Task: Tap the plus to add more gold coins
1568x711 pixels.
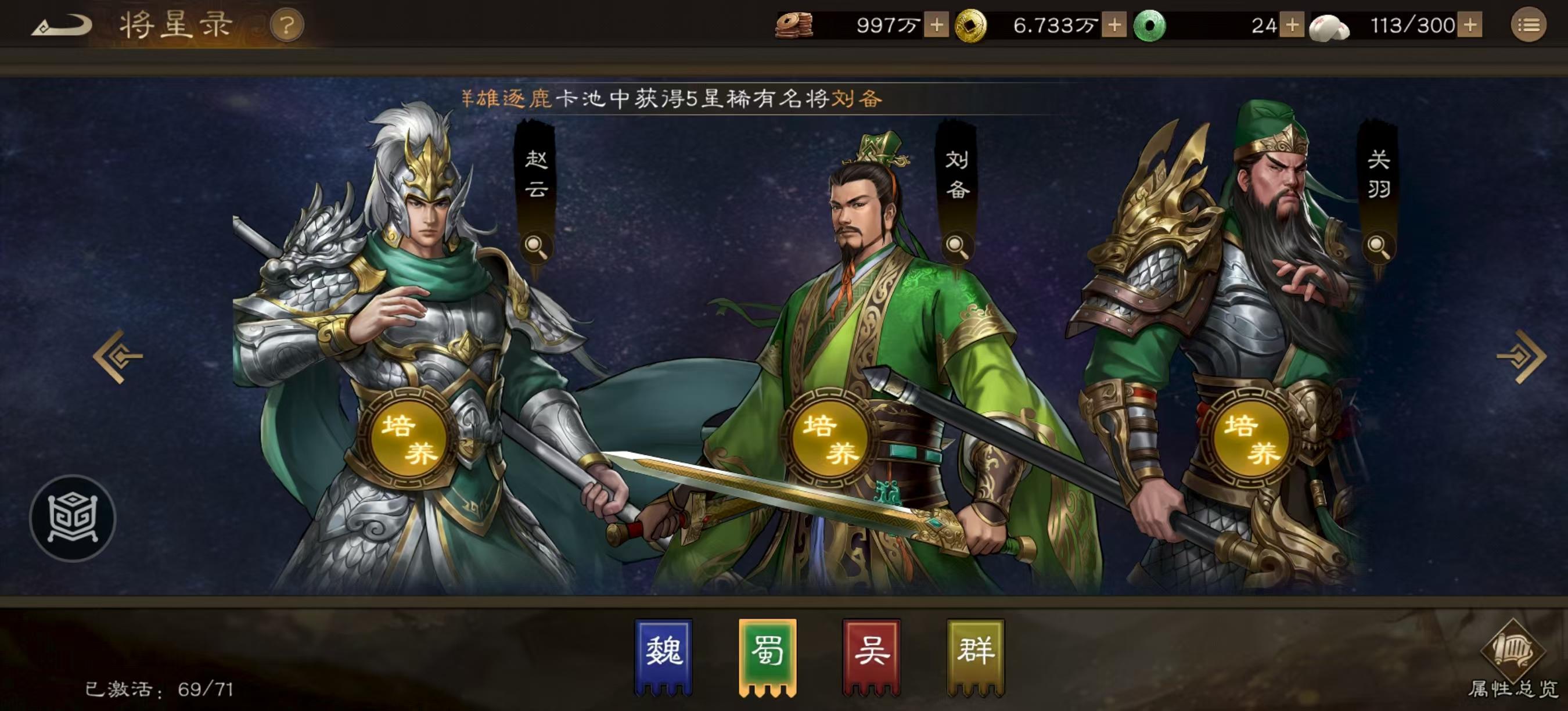Action: [1116, 24]
